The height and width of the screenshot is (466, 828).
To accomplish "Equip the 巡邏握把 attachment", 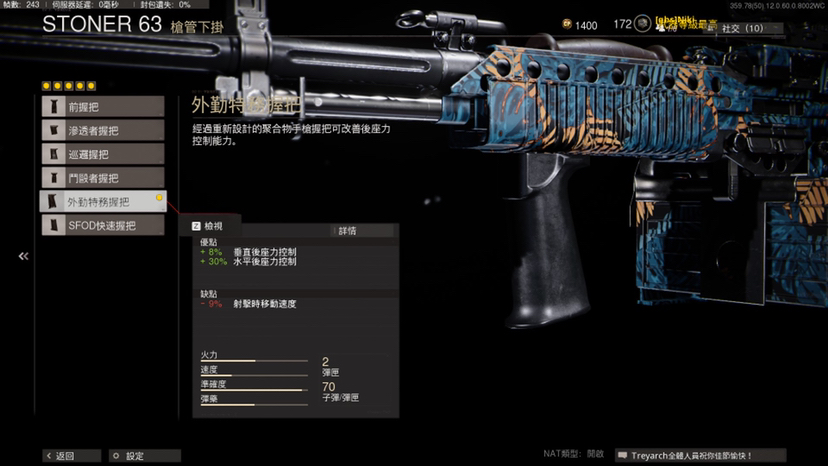I will [x=102, y=154].
